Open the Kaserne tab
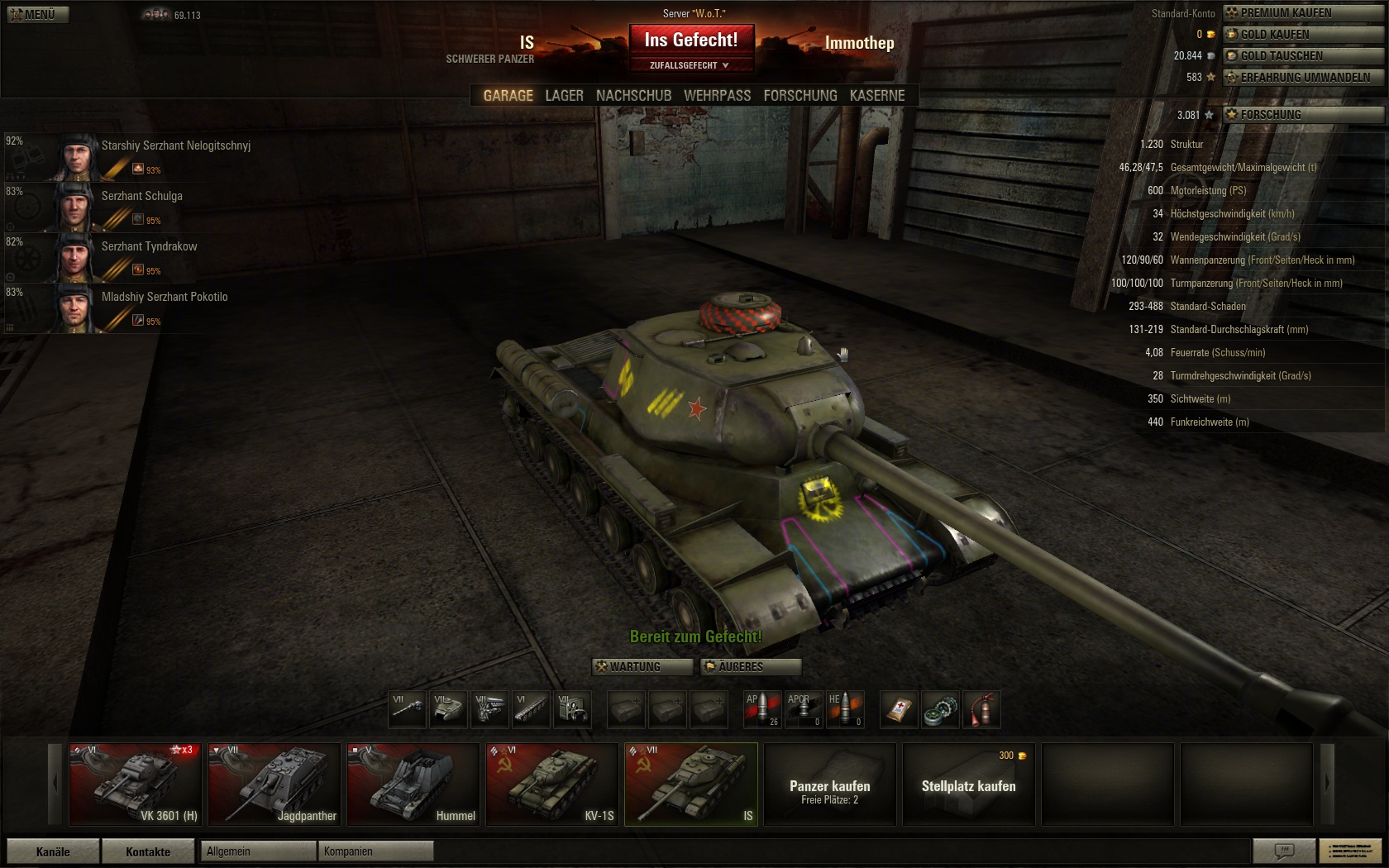This screenshot has height=868, width=1389. point(876,96)
